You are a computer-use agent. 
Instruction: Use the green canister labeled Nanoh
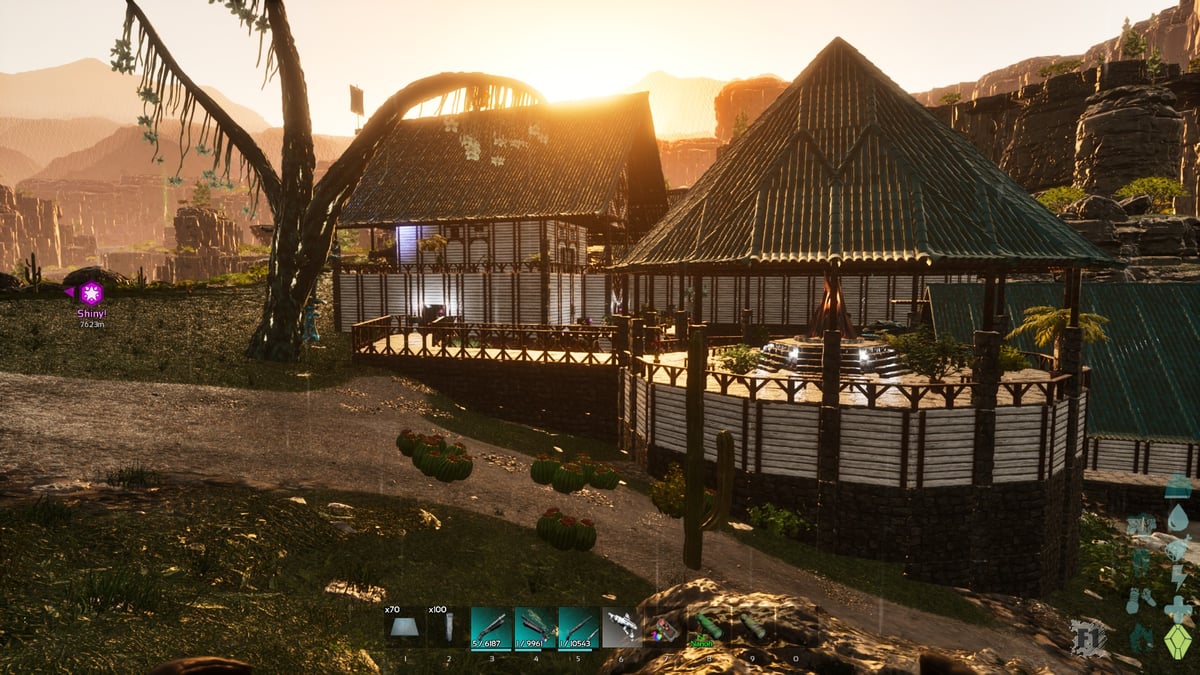(709, 628)
